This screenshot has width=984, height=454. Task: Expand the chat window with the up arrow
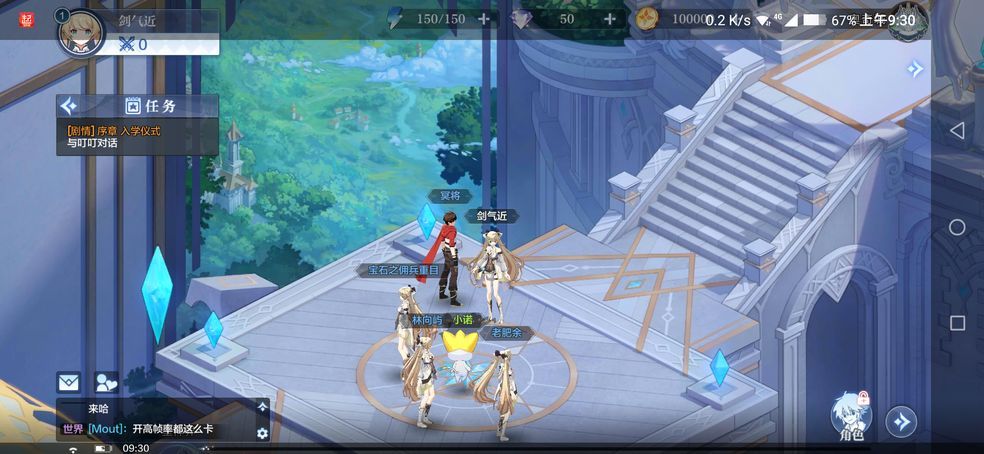click(x=262, y=407)
